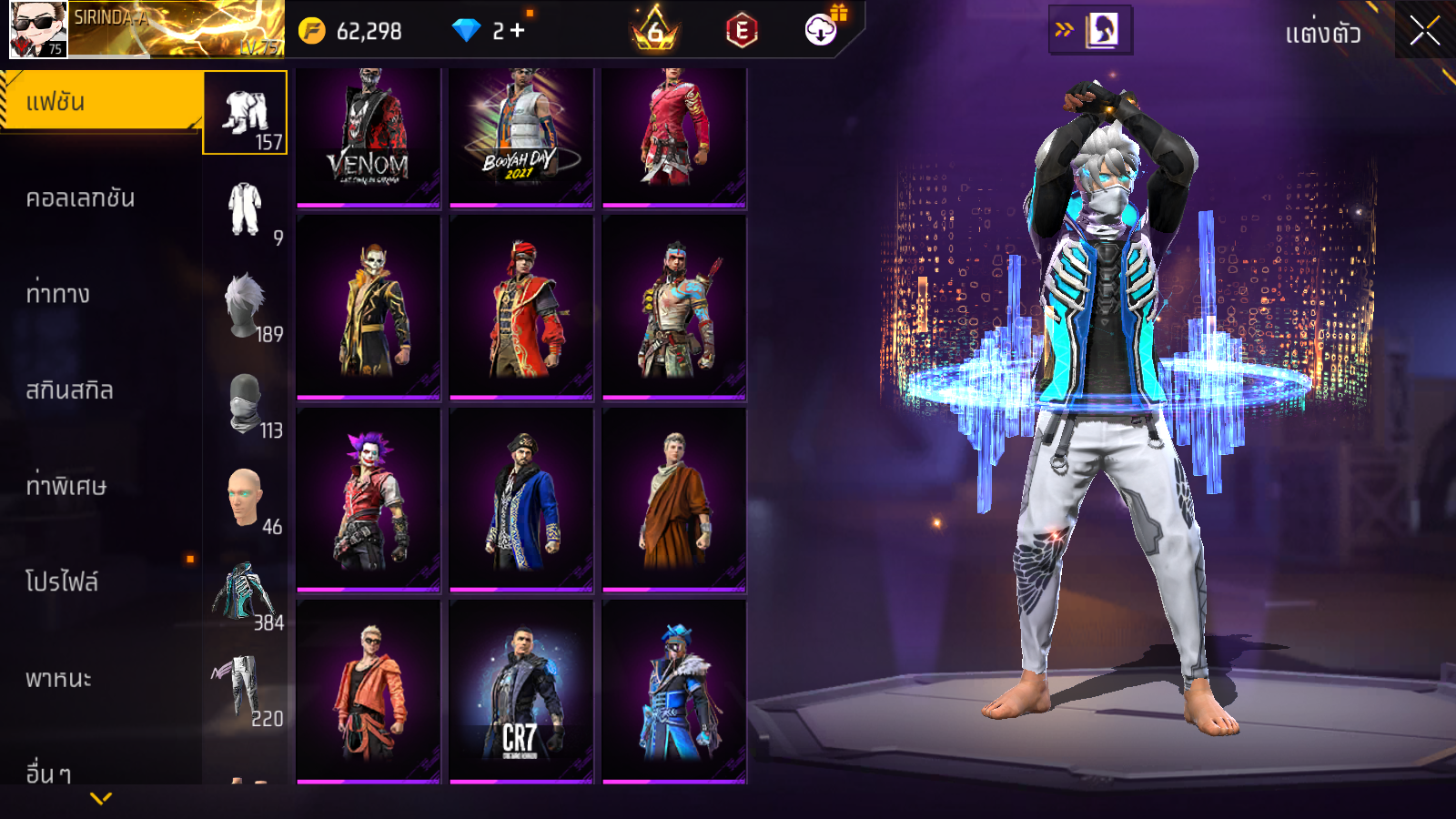Open the สกินสกิล section
The height and width of the screenshot is (819, 1456).
pos(69,390)
